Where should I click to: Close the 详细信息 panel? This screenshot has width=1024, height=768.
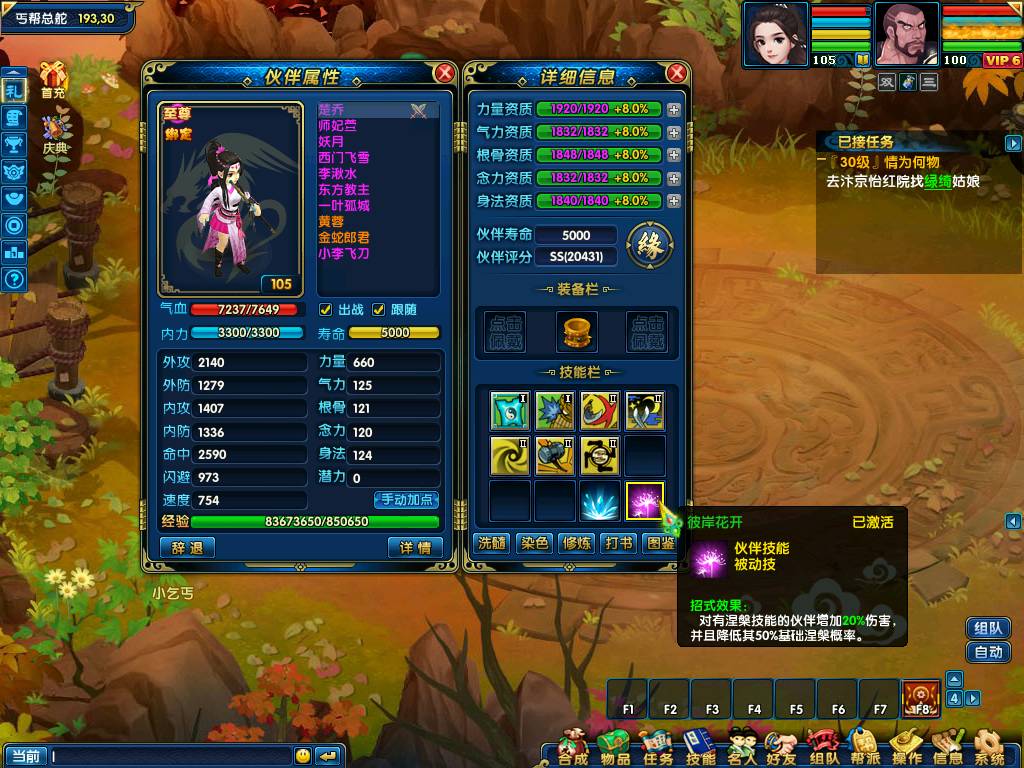677,73
